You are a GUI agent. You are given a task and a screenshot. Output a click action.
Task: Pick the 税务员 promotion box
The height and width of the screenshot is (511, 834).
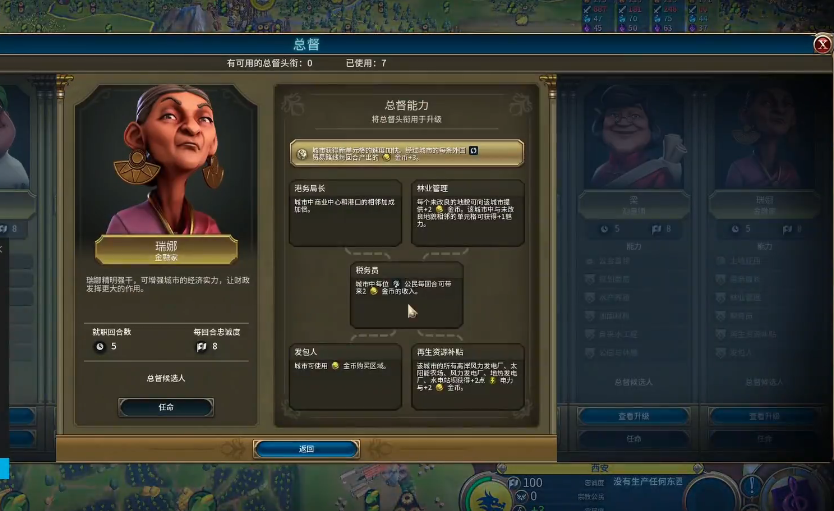[406, 294]
